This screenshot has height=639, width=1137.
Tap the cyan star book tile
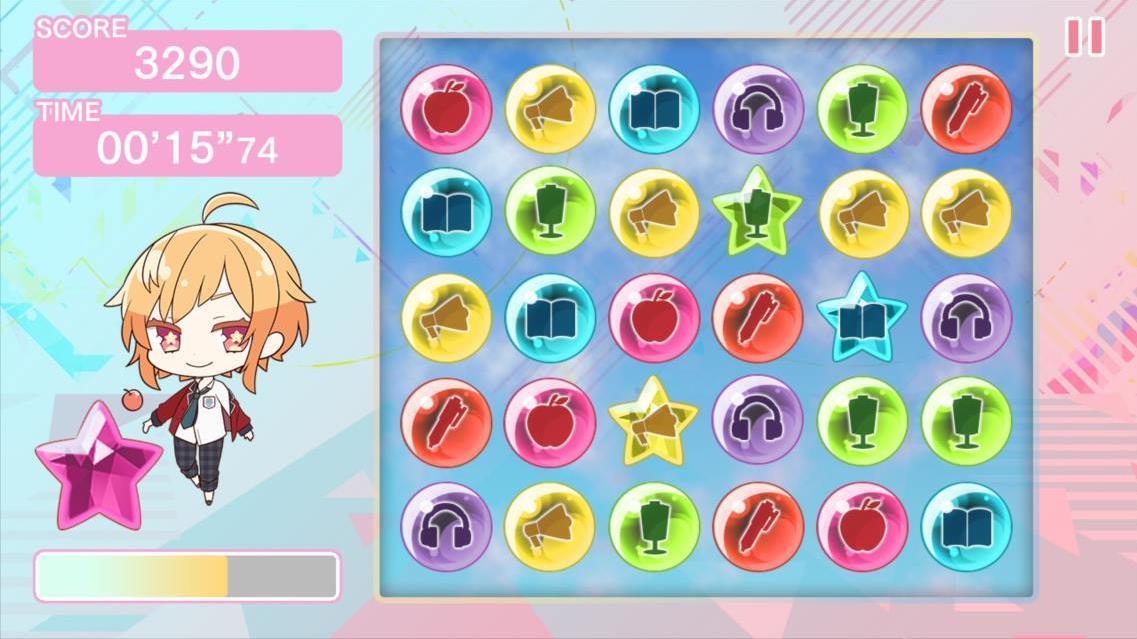point(861,317)
